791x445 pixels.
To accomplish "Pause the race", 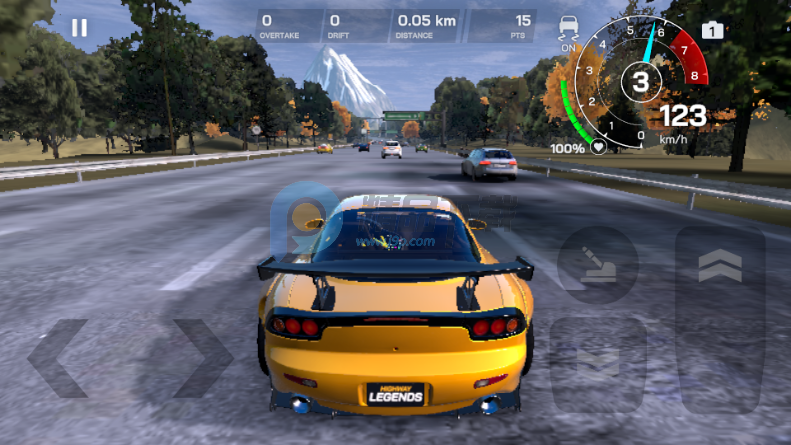I will [79, 28].
